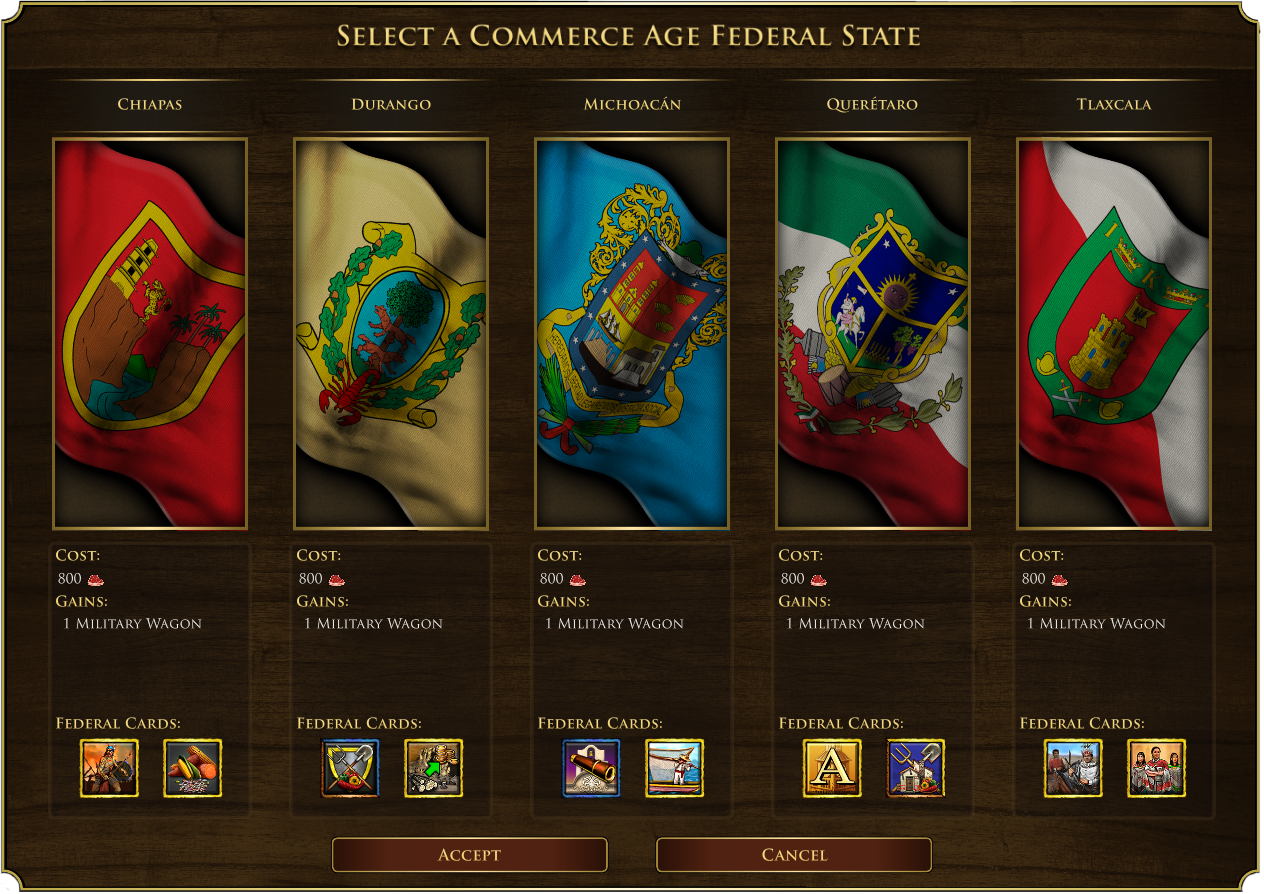Confirm selection with the Accept button
The width and height of the screenshot is (1264, 894).
tap(469, 855)
